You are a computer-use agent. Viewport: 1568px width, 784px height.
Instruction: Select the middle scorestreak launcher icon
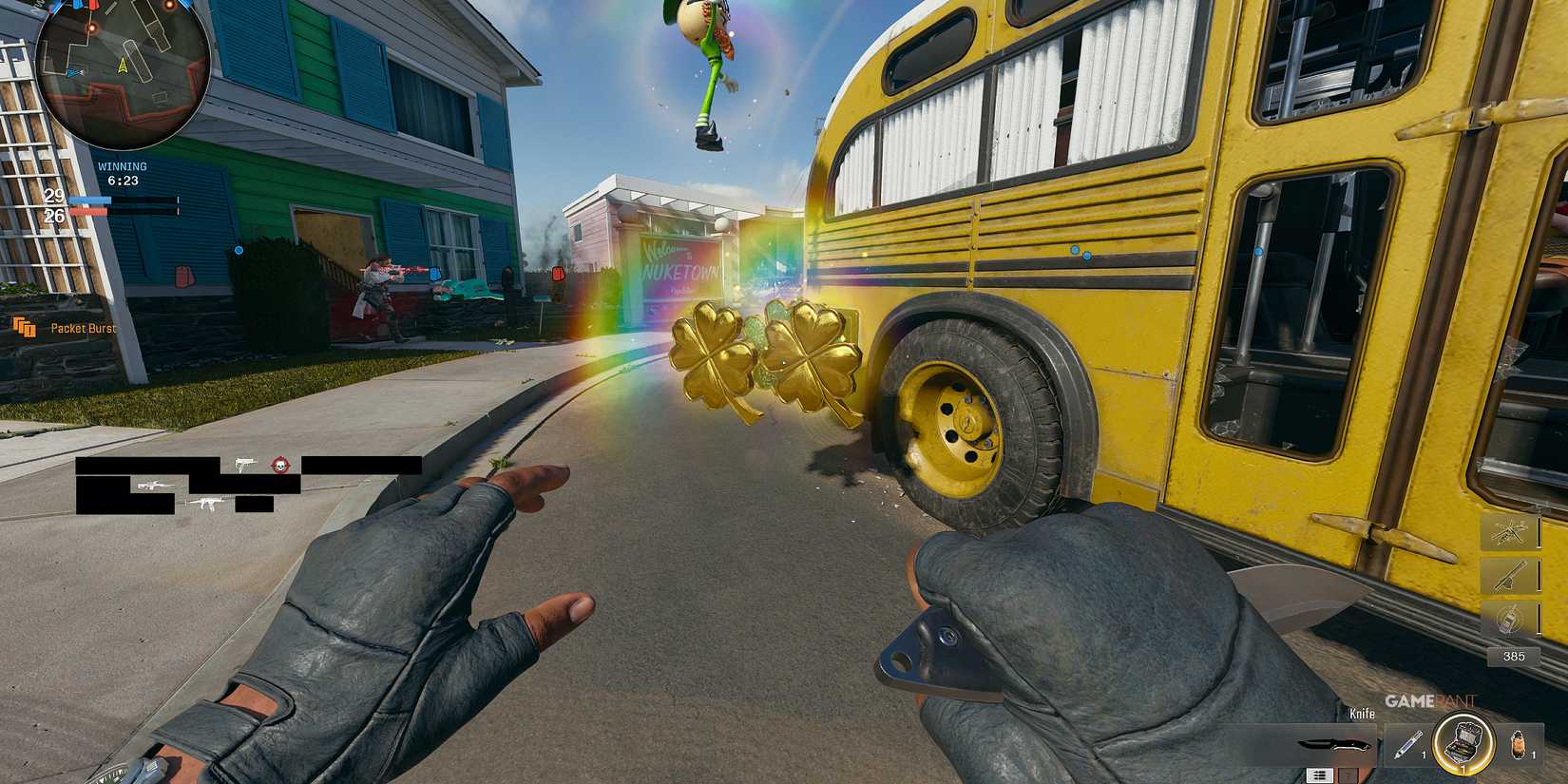pyautogui.click(x=1510, y=576)
